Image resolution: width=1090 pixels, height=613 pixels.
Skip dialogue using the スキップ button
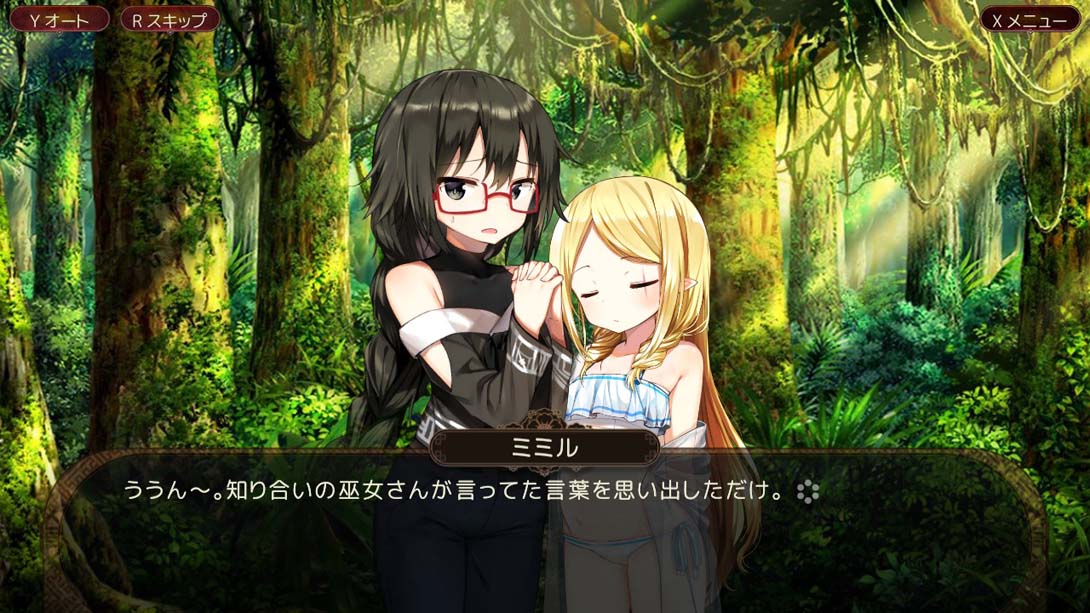(169, 19)
